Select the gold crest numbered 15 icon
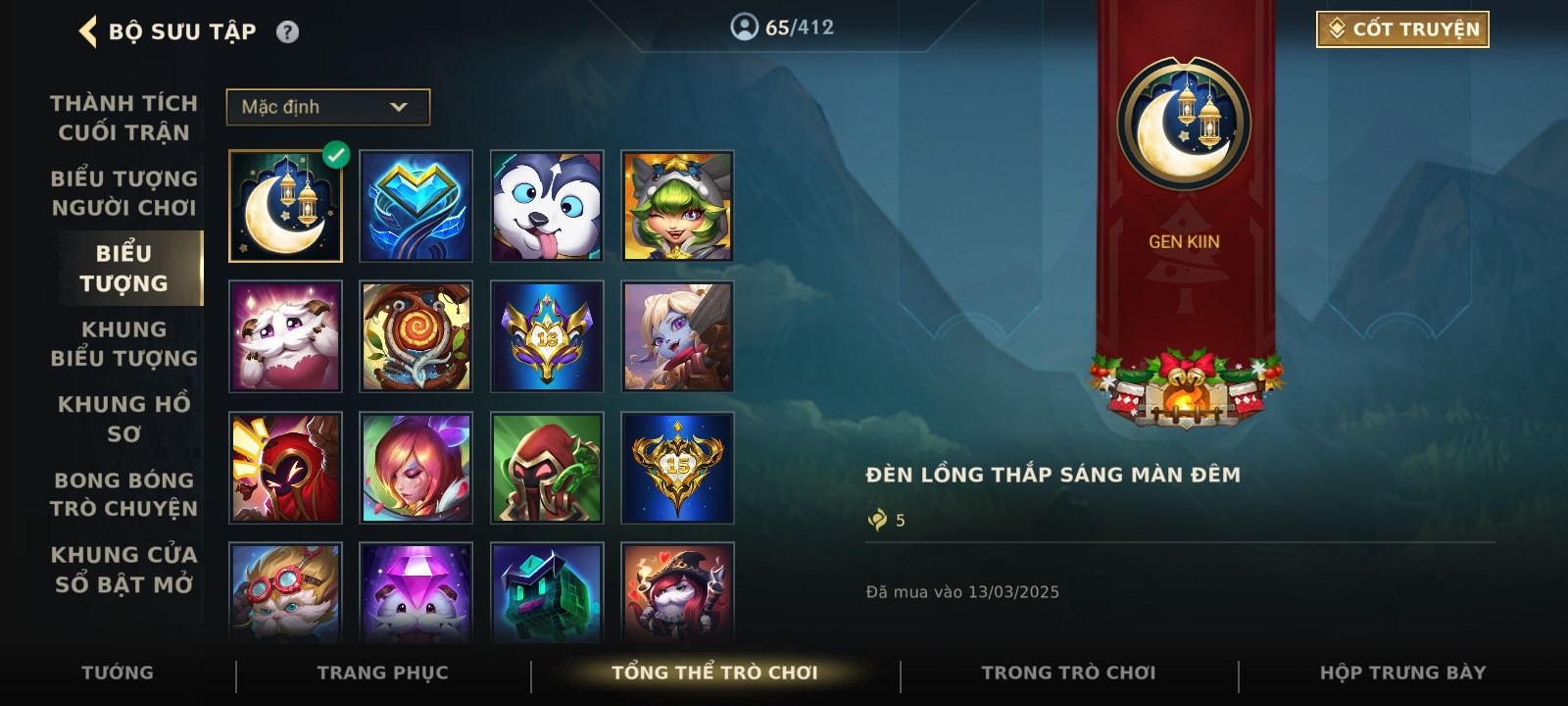Image resolution: width=1568 pixels, height=706 pixels. (677, 468)
